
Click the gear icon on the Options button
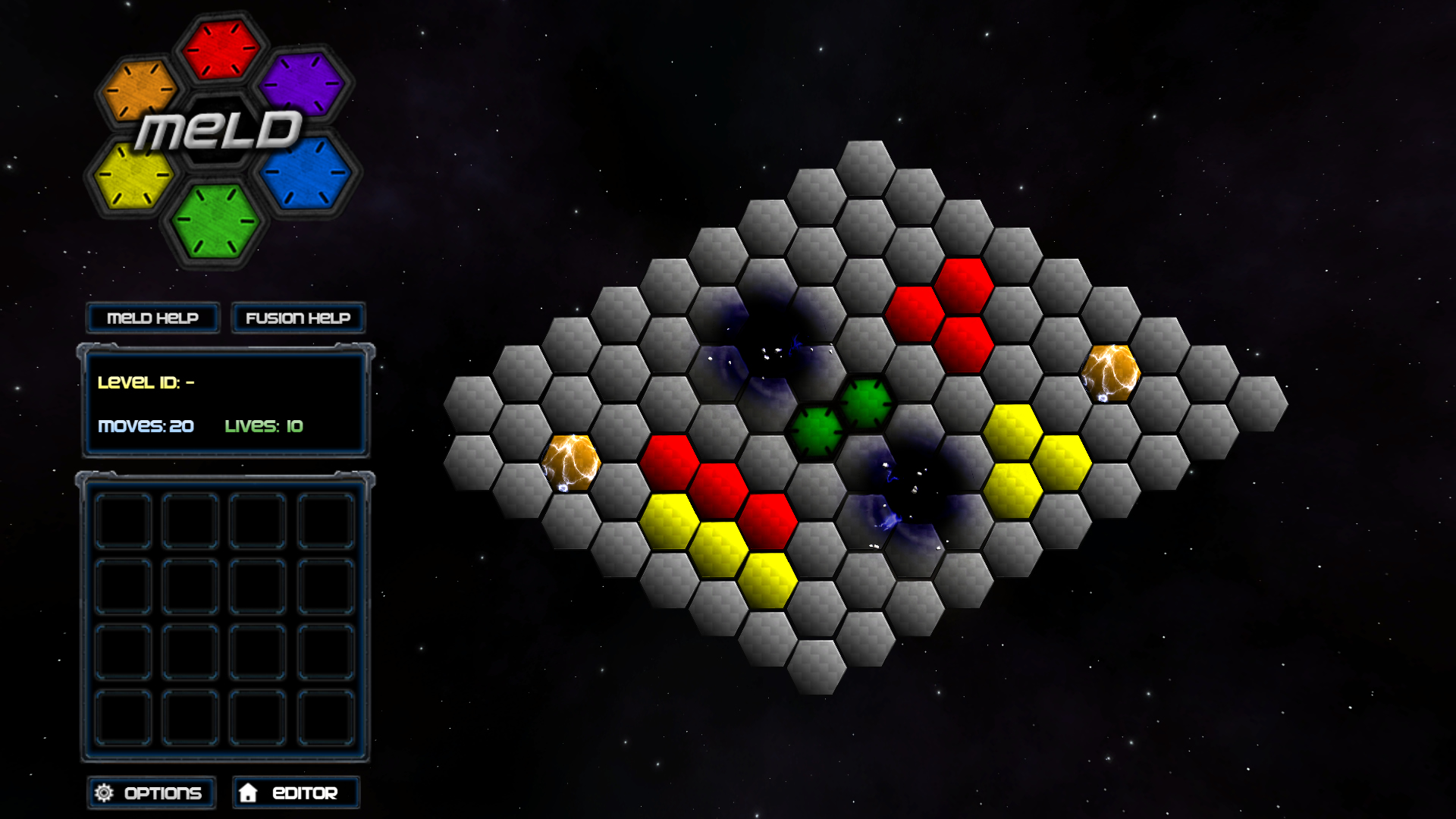pyautogui.click(x=103, y=792)
